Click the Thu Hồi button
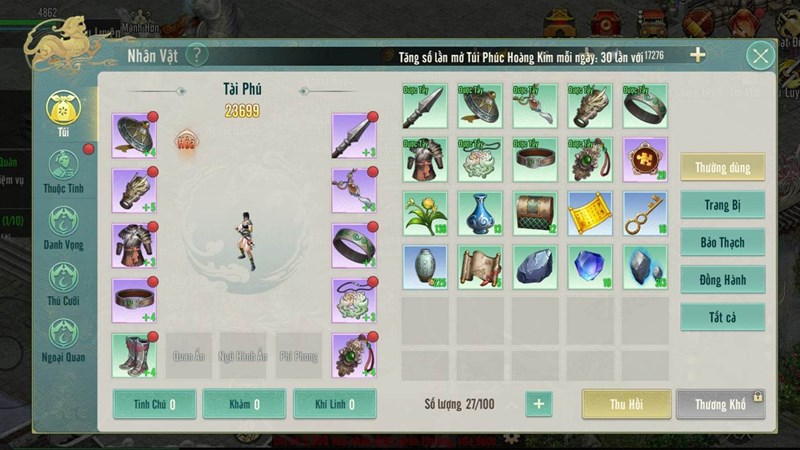The image size is (800, 450). point(626,404)
